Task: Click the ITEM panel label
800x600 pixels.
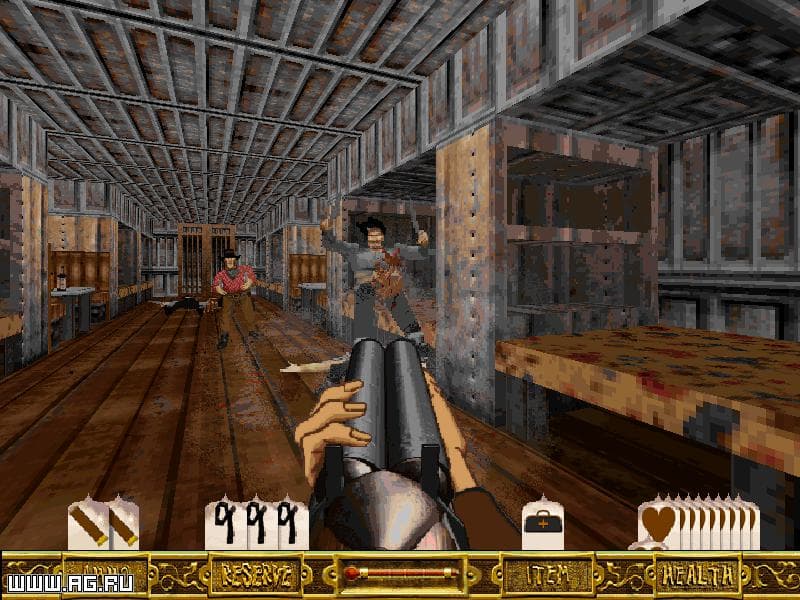Action: [x=541, y=575]
